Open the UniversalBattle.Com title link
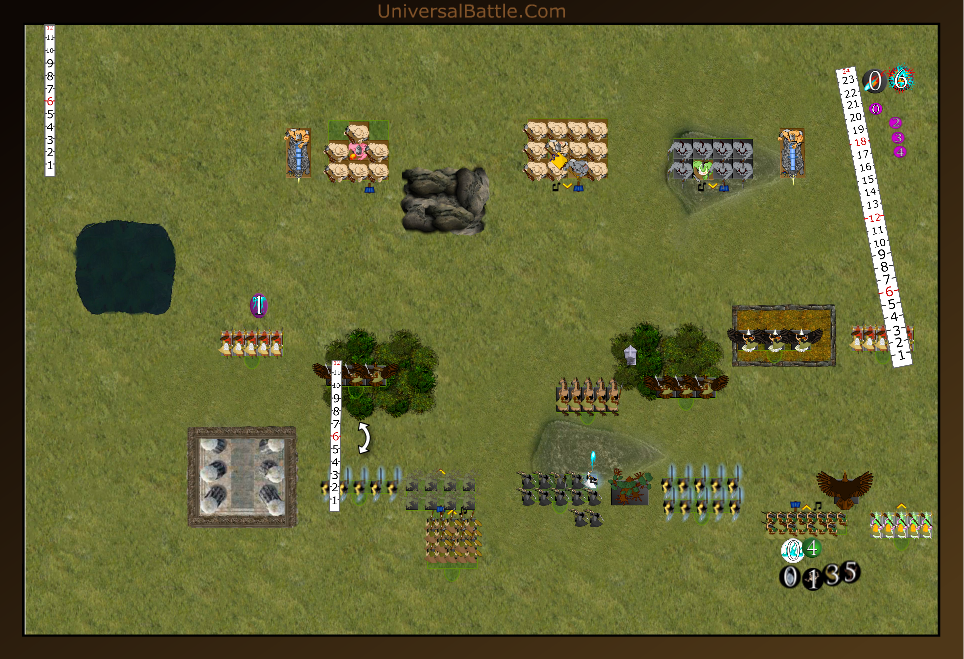 (x=471, y=11)
